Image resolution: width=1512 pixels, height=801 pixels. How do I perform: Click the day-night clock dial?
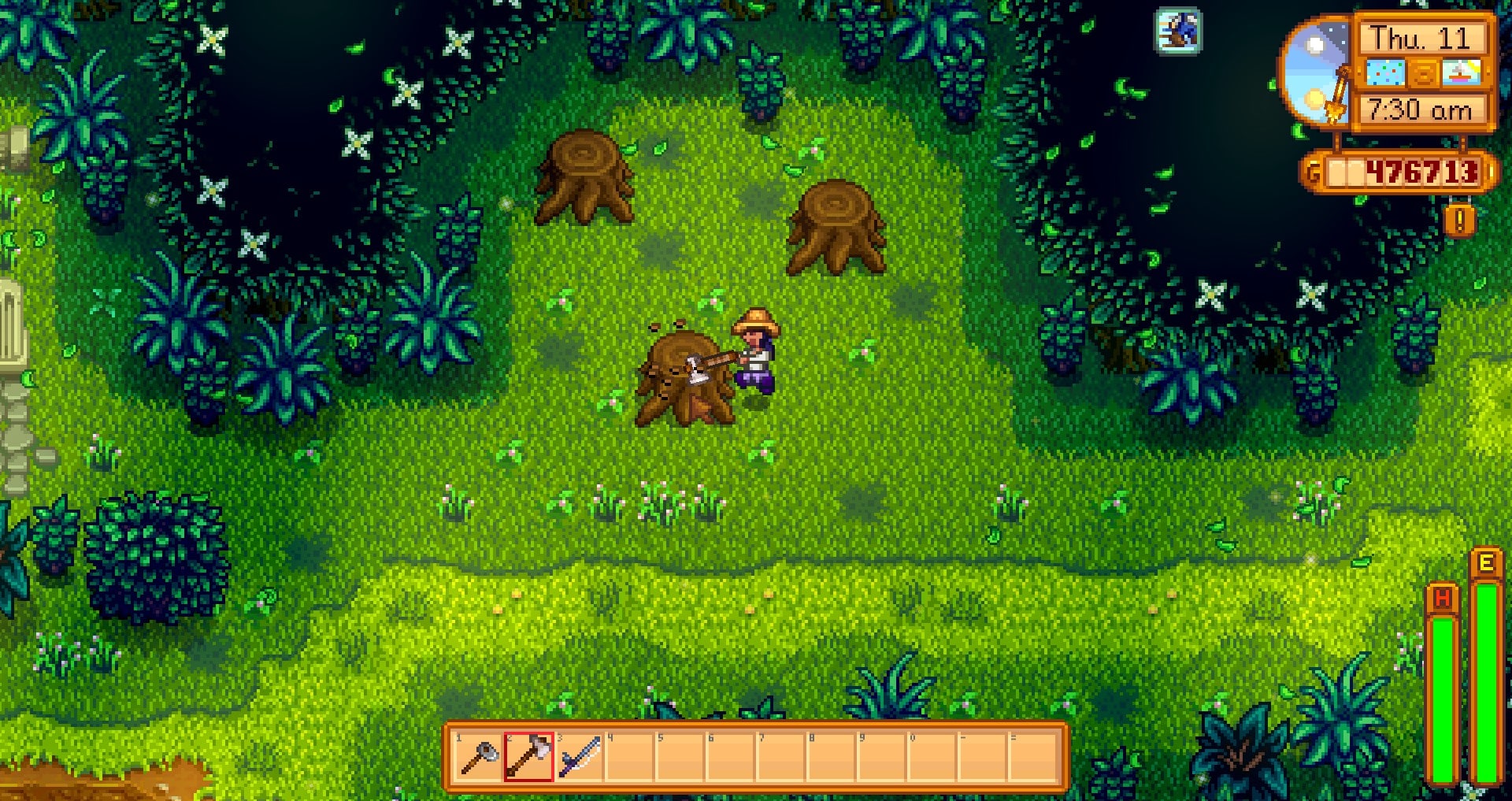click(1317, 71)
